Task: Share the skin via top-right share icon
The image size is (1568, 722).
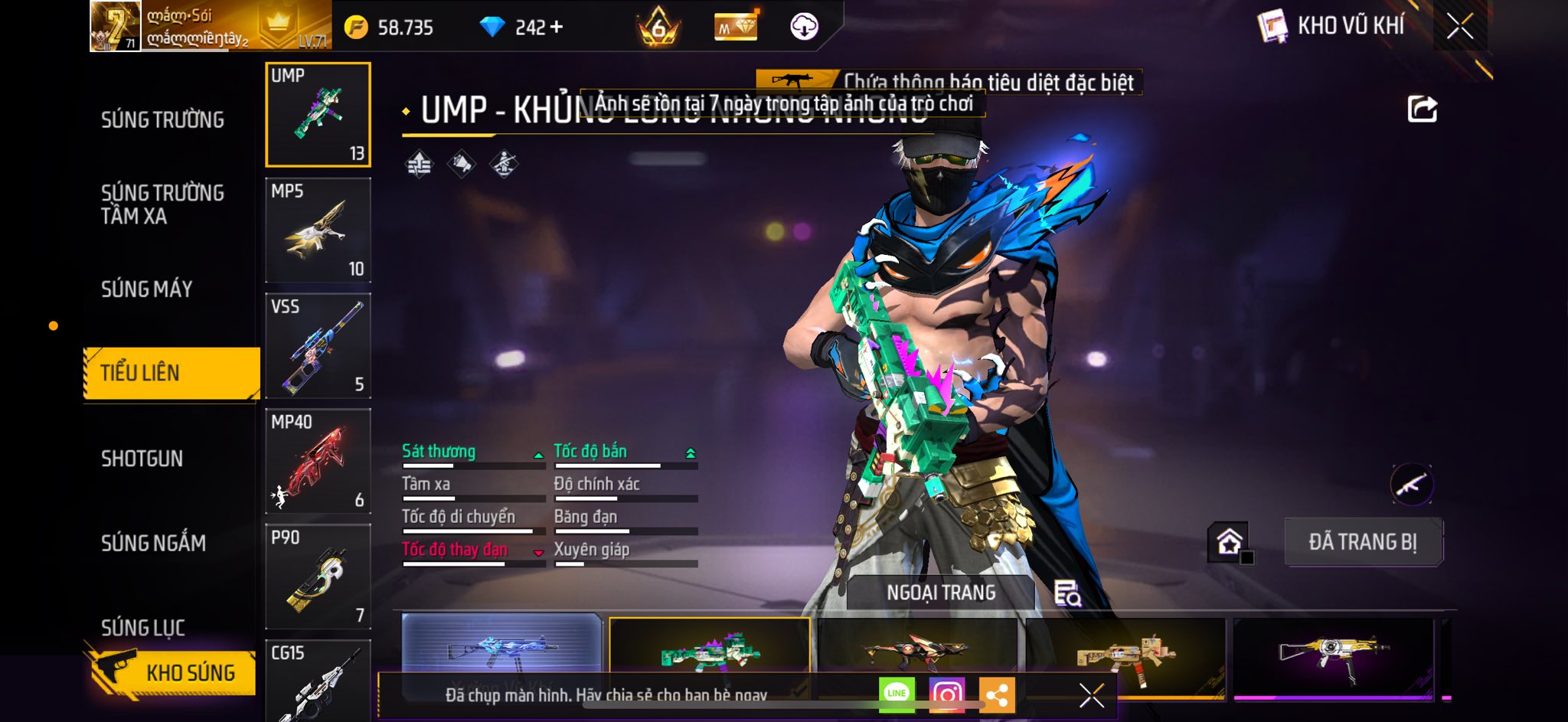Action: tap(1422, 109)
